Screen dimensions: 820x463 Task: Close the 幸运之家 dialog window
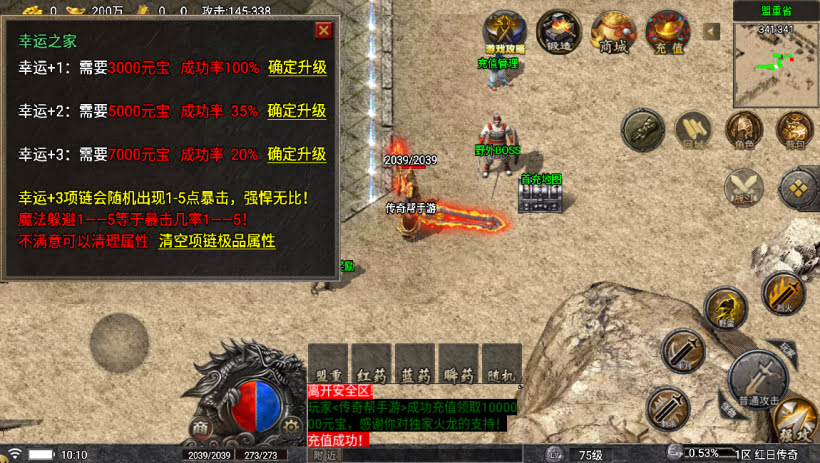pyautogui.click(x=323, y=30)
